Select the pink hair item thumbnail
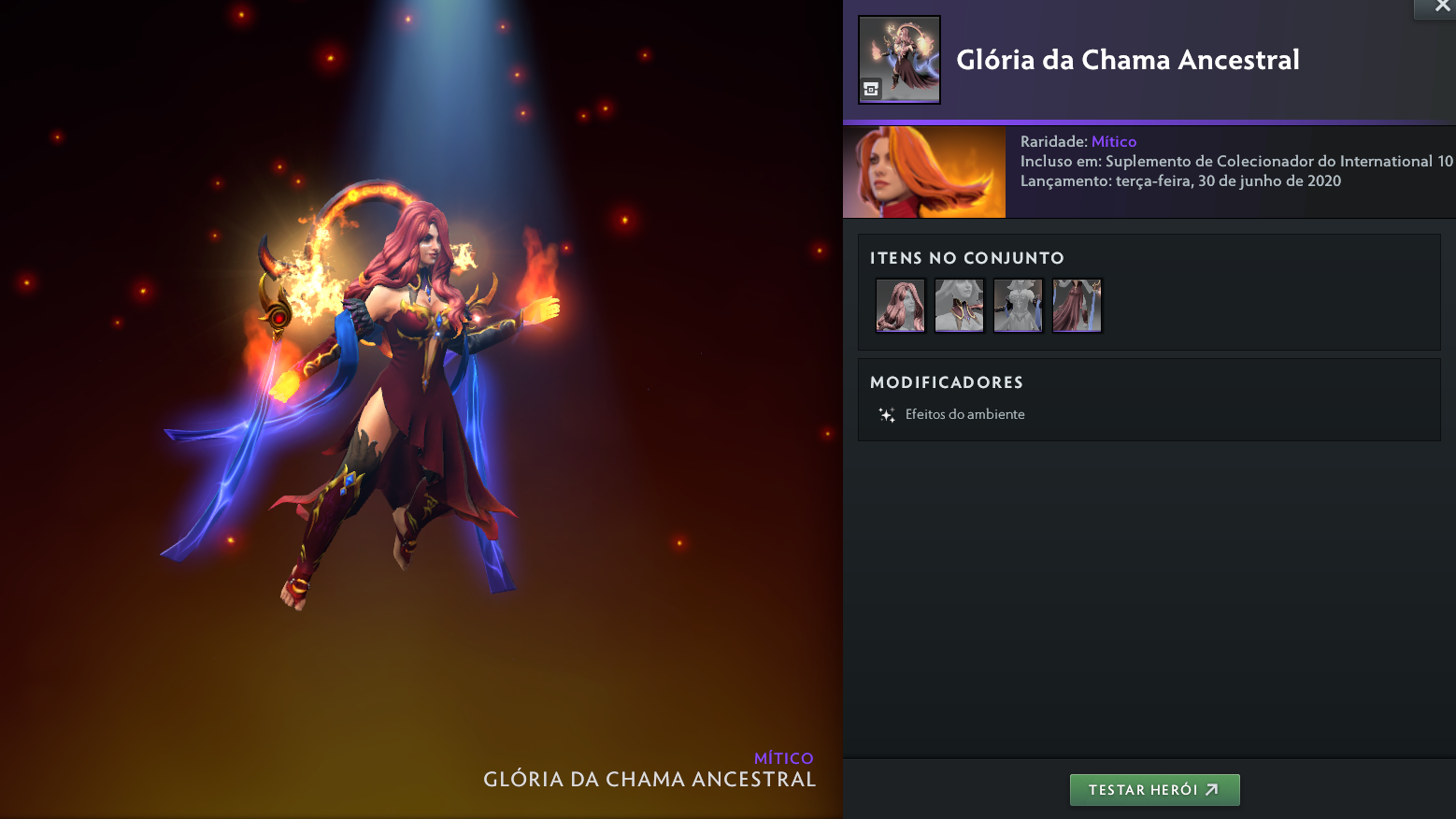 [x=900, y=305]
